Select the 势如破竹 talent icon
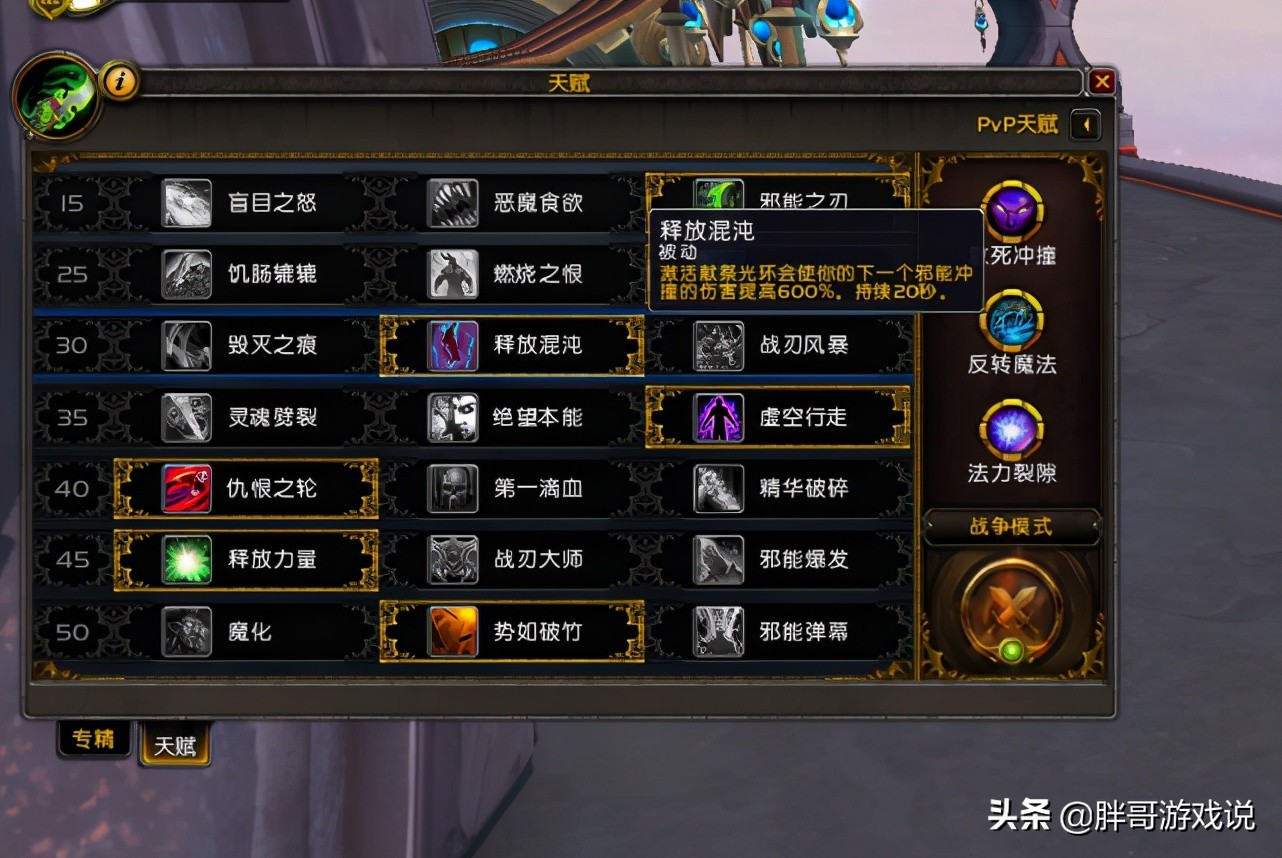This screenshot has width=1282, height=858. pyautogui.click(x=452, y=632)
